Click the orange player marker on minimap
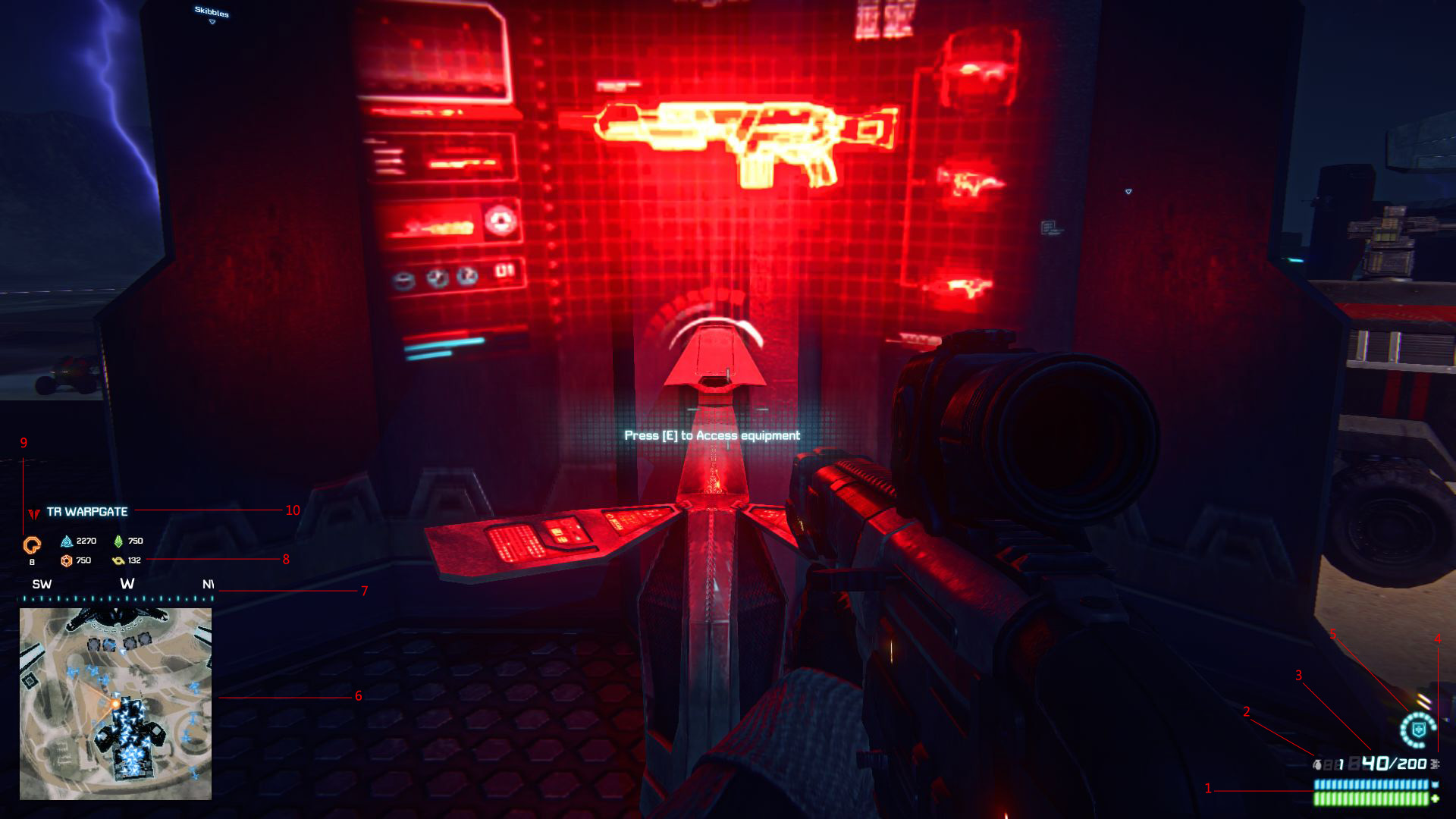The width and height of the screenshot is (1456, 819). 115,704
